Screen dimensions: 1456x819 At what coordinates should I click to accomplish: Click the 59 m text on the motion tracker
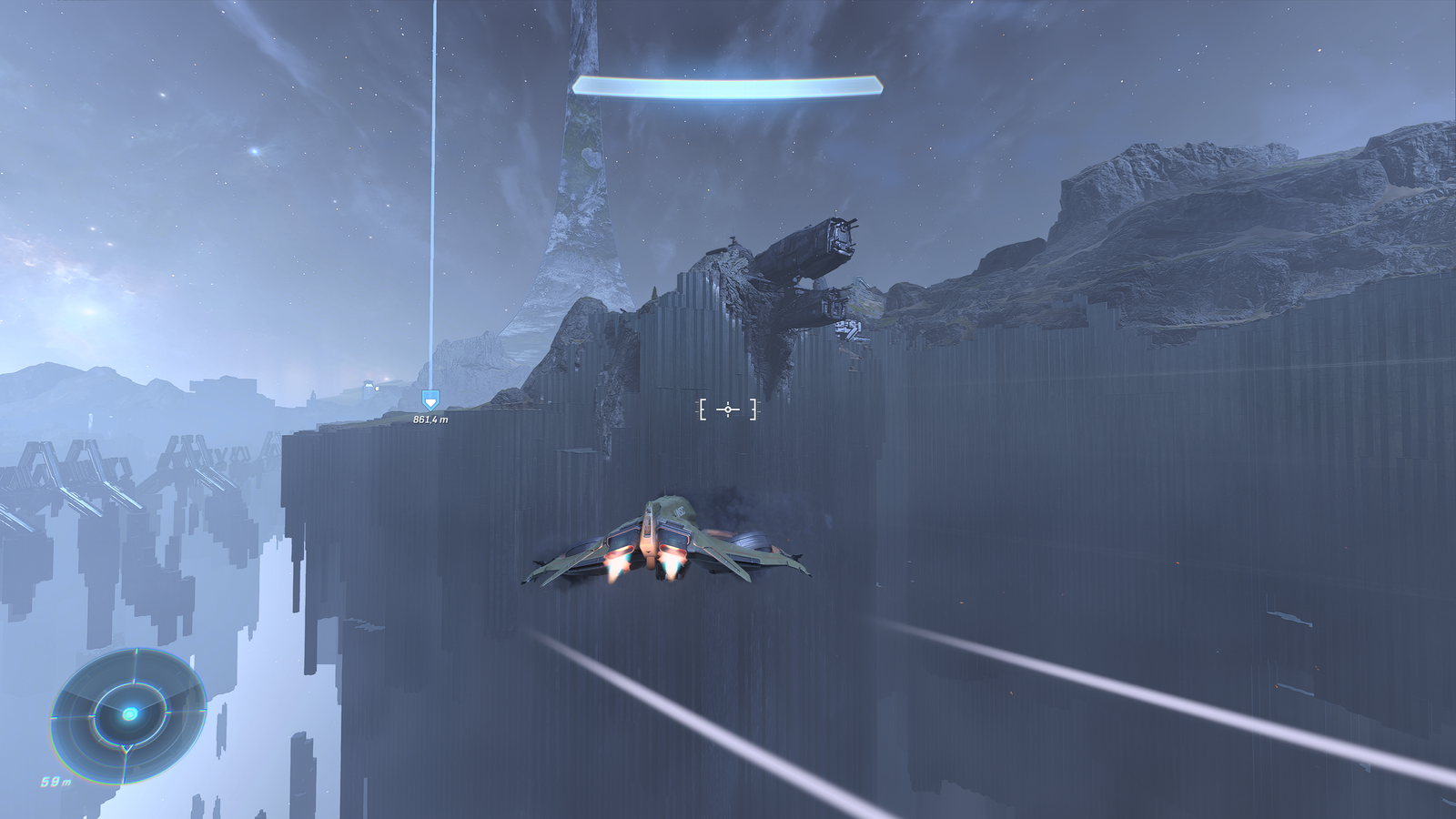point(56,781)
